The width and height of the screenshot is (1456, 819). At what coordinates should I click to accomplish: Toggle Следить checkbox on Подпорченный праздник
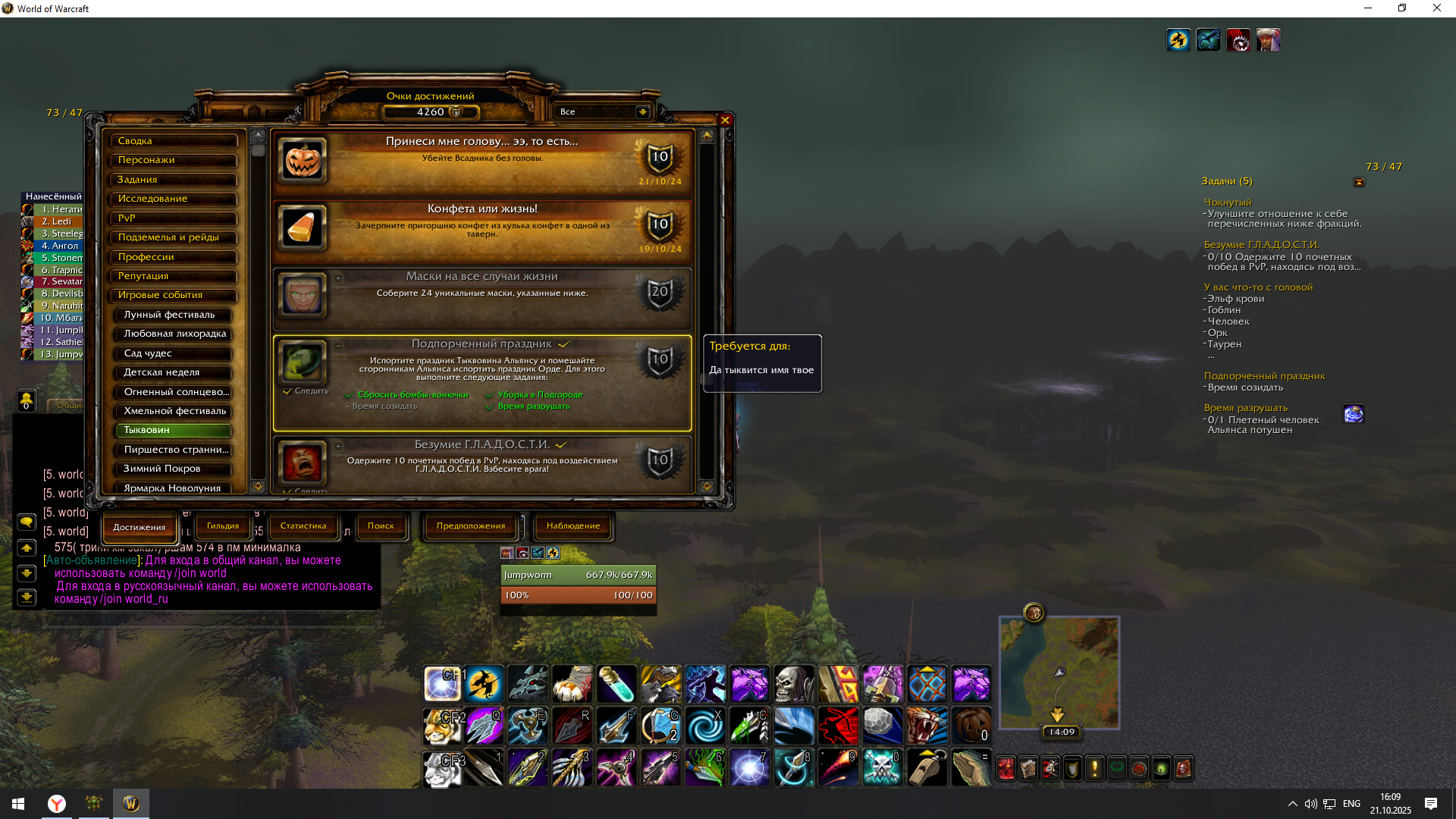click(287, 391)
